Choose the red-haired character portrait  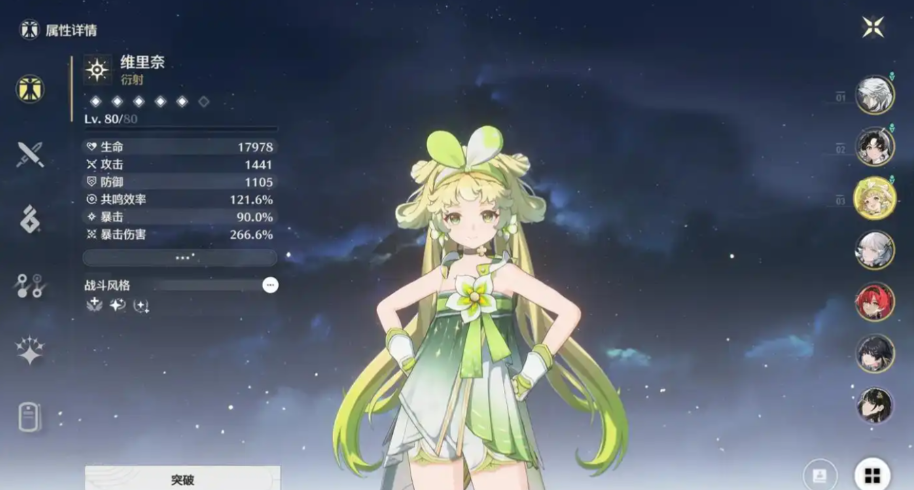(x=875, y=301)
